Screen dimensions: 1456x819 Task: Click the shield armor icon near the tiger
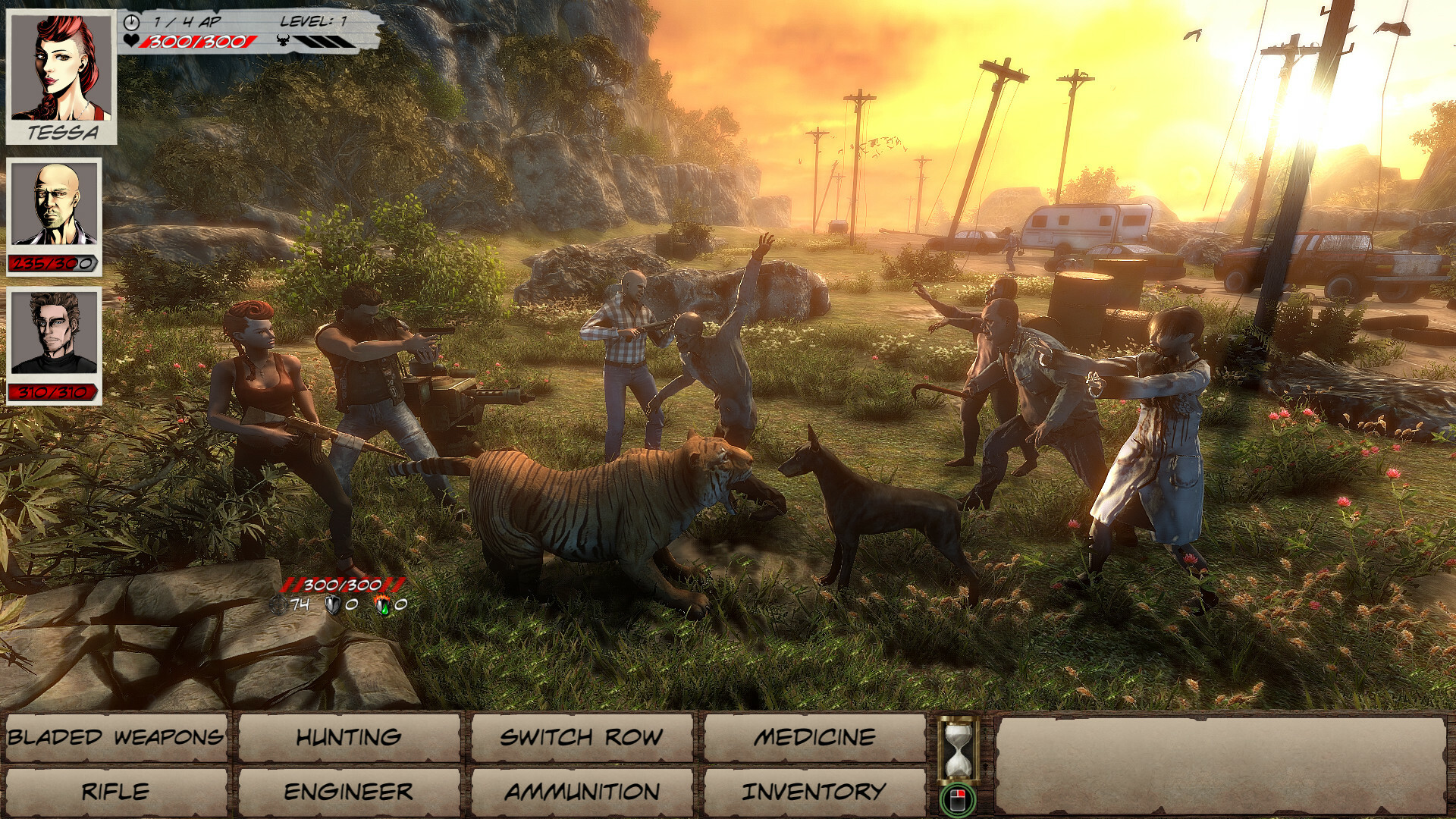coord(331,604)
